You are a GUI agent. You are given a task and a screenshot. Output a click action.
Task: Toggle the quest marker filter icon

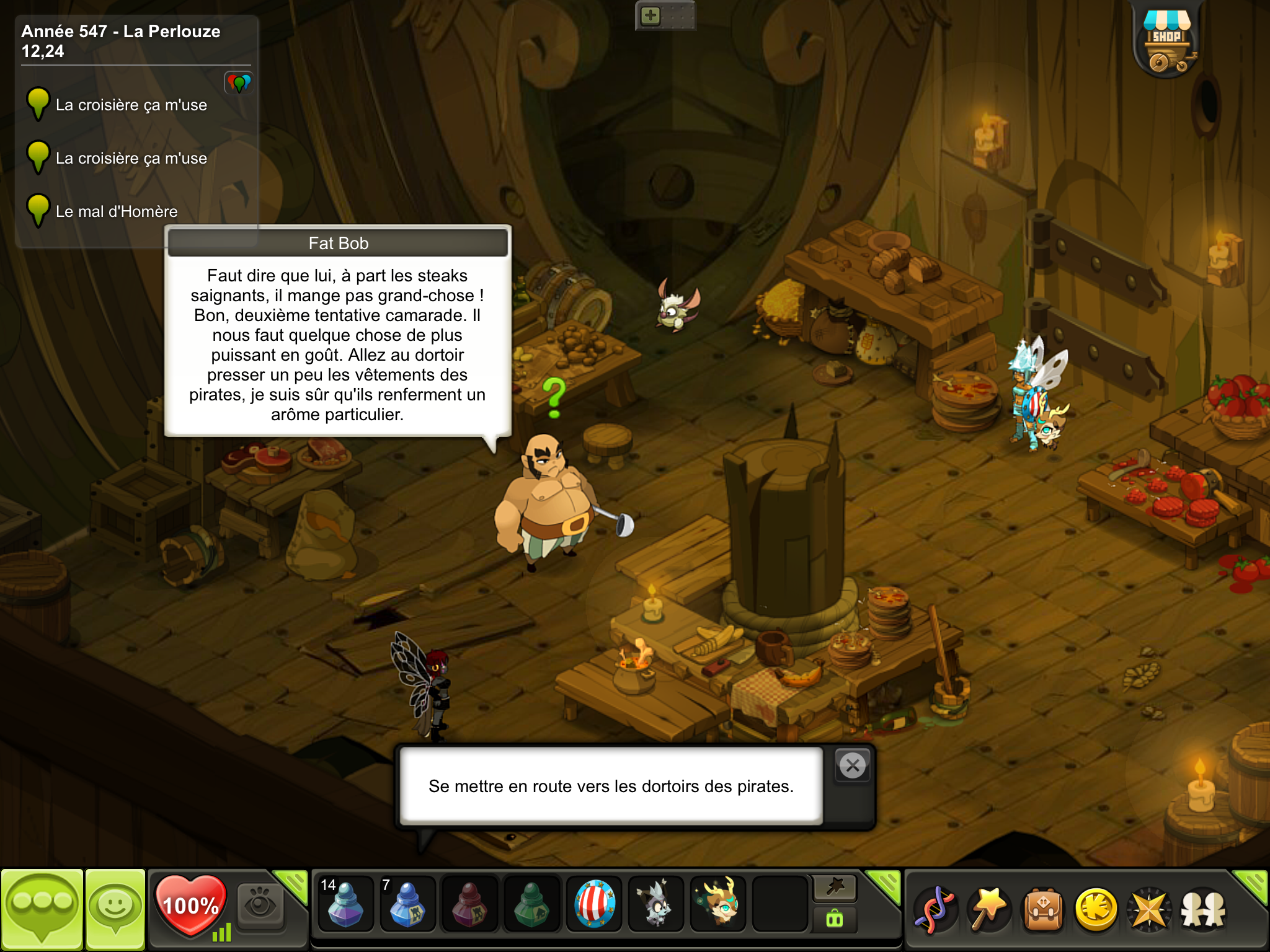coord(239,82)
